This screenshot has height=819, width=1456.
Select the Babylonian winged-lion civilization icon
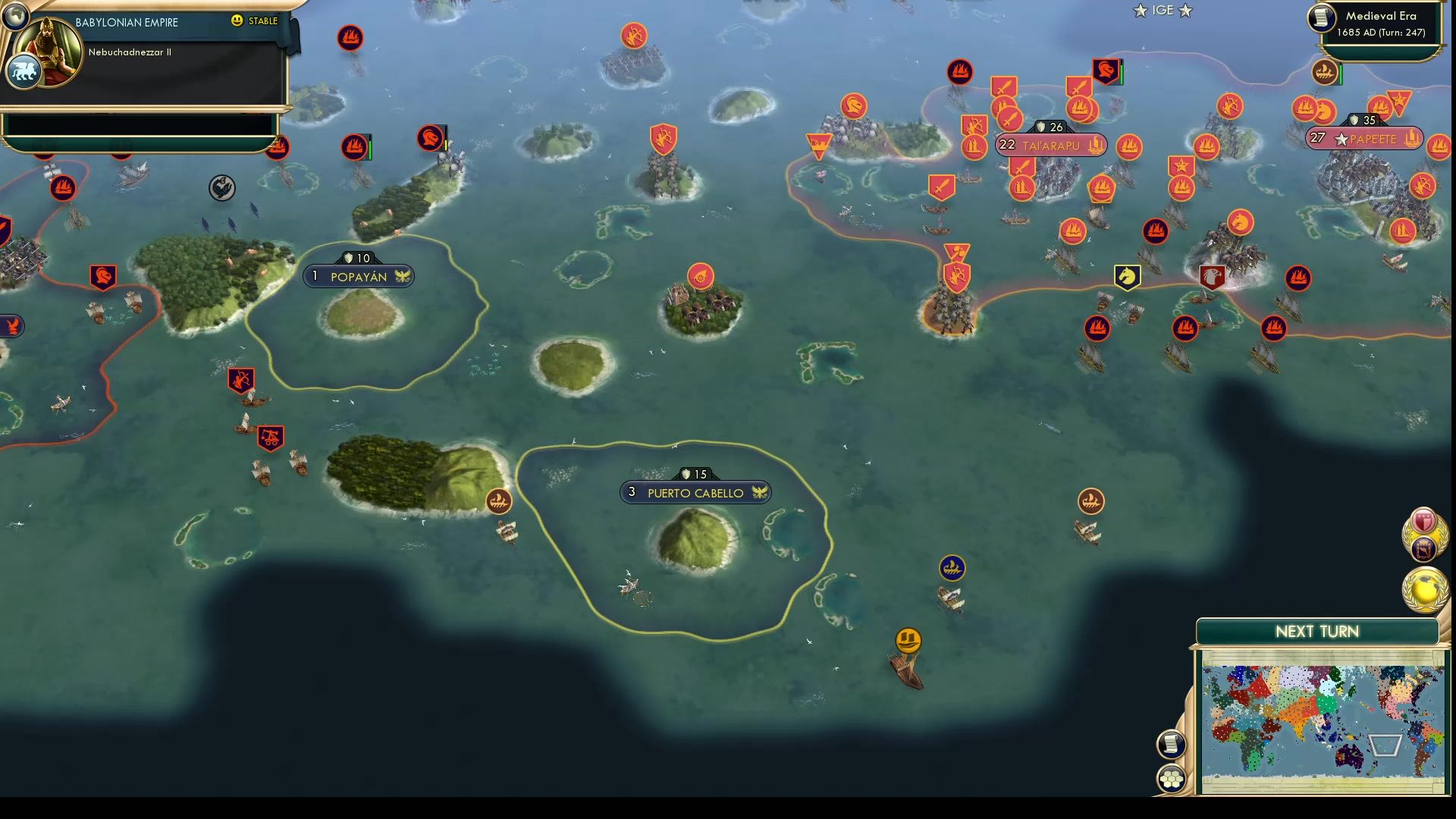25,70
